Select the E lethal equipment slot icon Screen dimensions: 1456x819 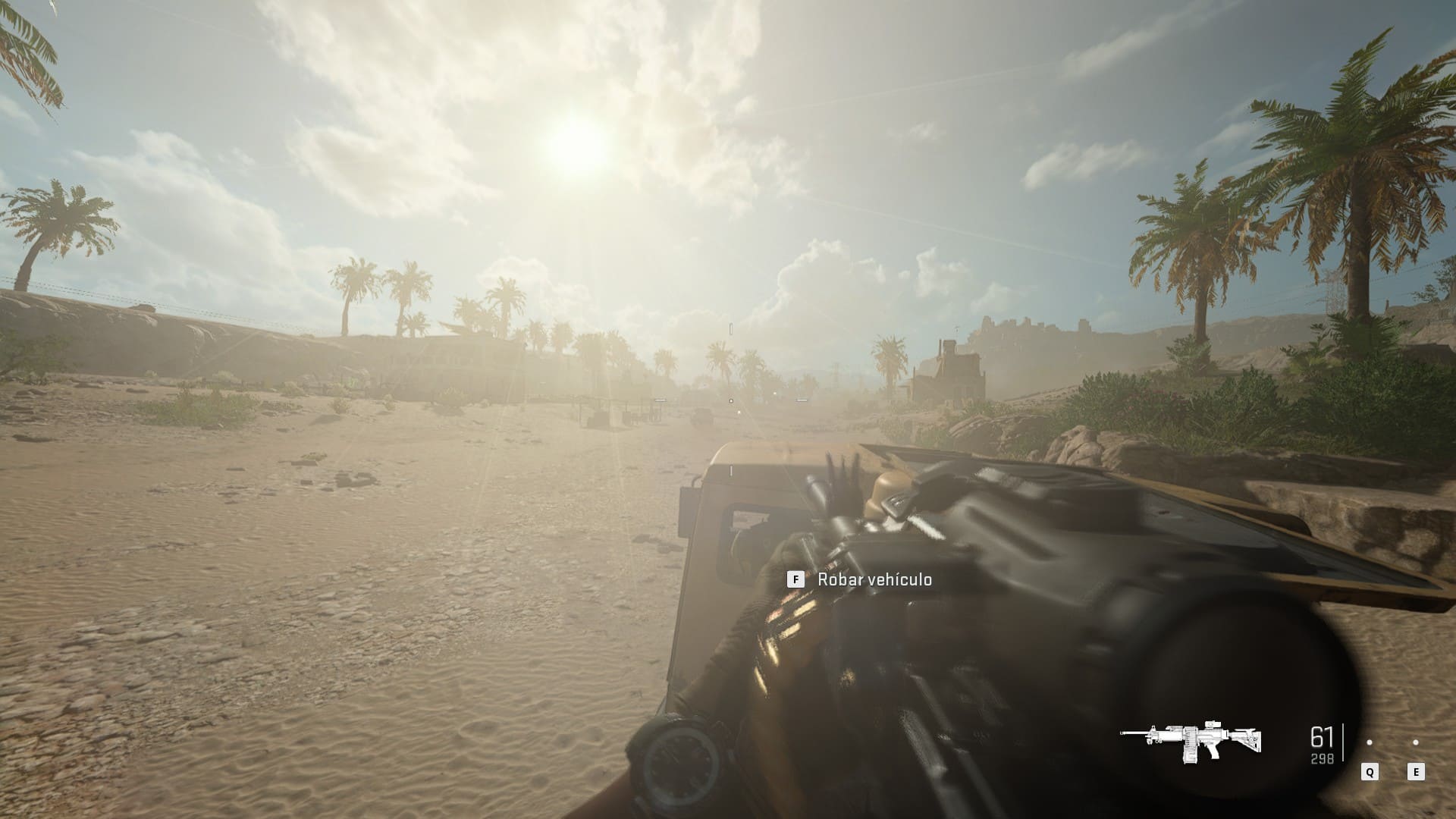(1416, 772)
